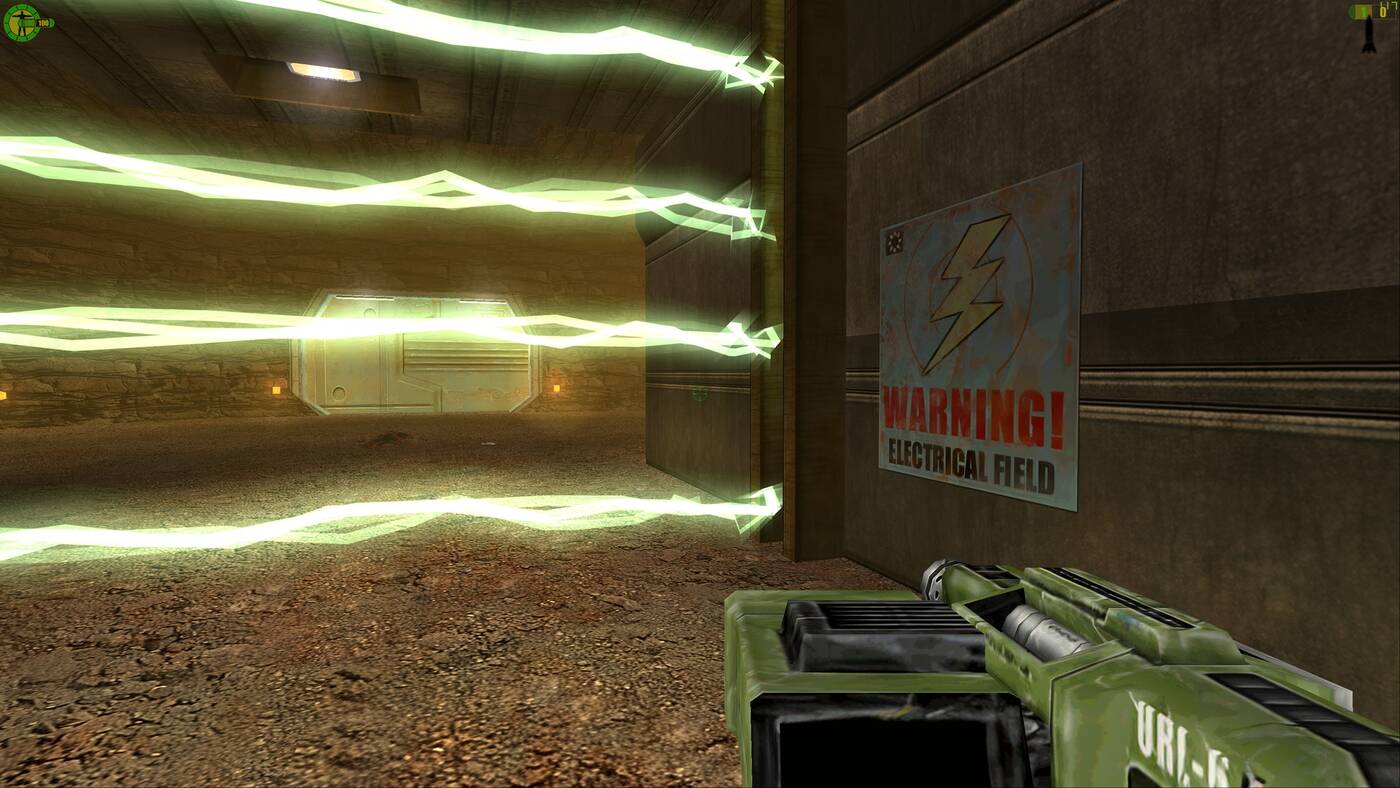Screen dimensions: 1400x788
Task: Click the body silhouette inside the health gauge
Action: click(21, 22)
